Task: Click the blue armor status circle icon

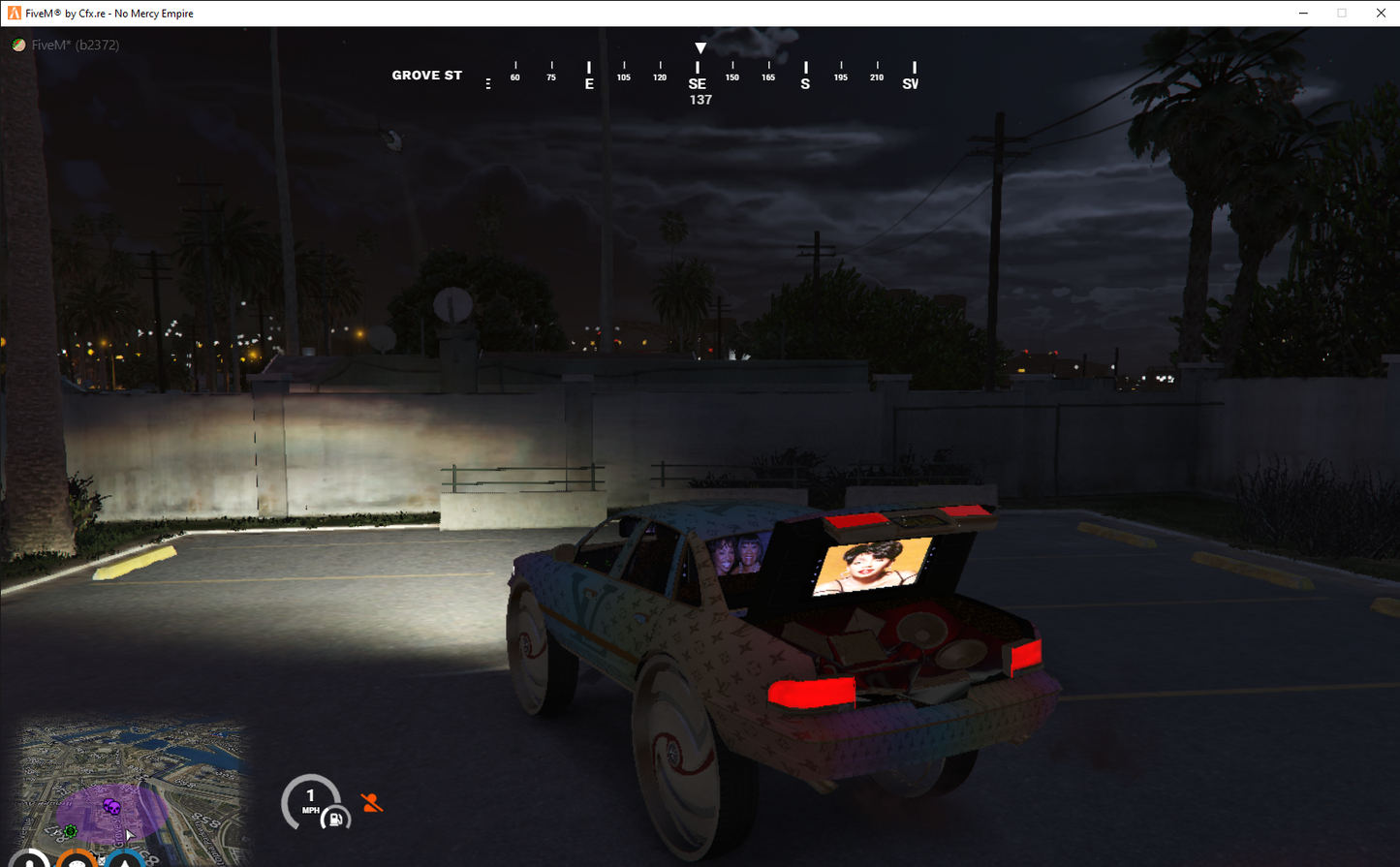Action: (123, 860)
